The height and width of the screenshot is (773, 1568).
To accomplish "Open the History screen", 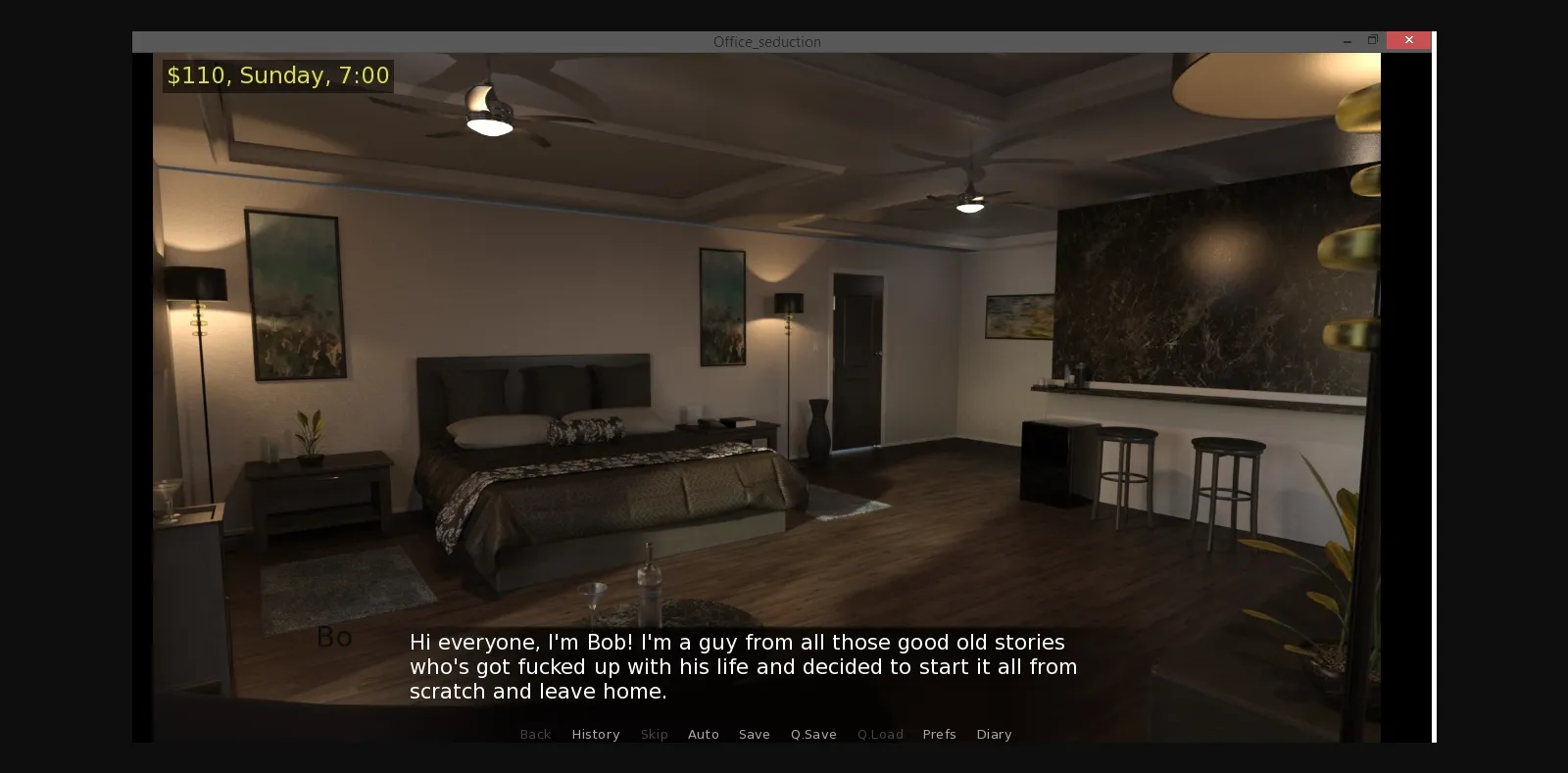I will tap(595, 734).
